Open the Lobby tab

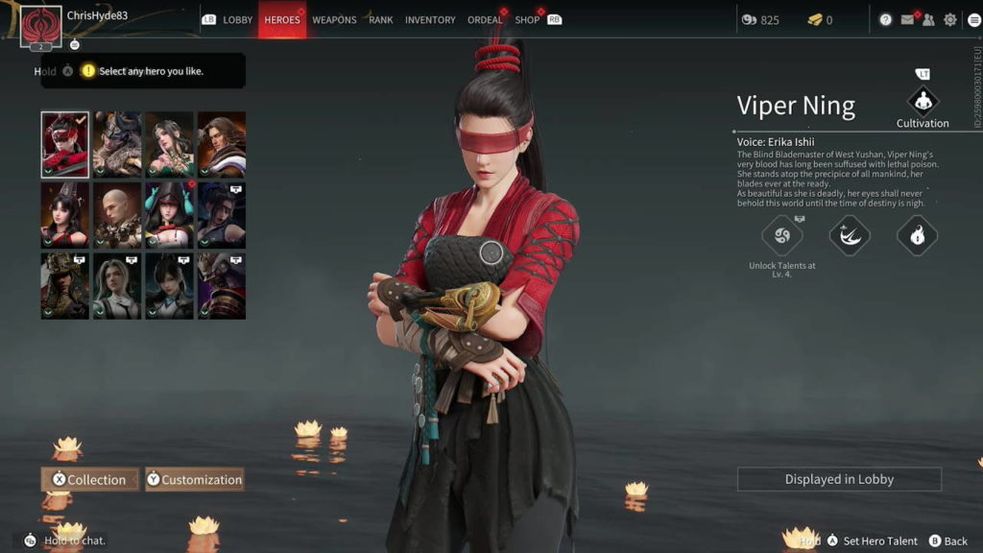pos(237,20)
